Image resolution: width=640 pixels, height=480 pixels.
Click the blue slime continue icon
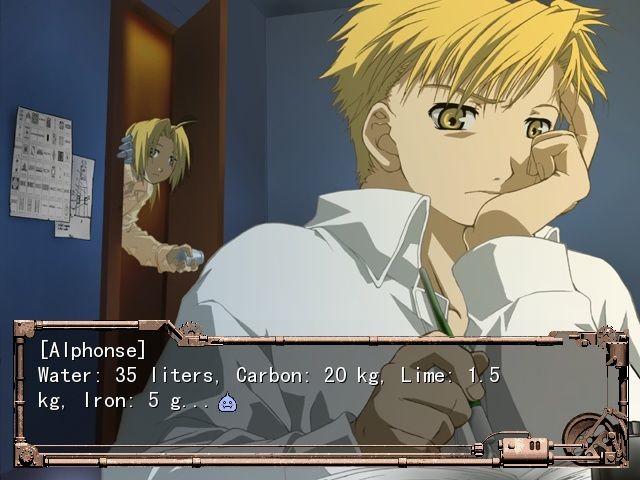coord(228,402)
